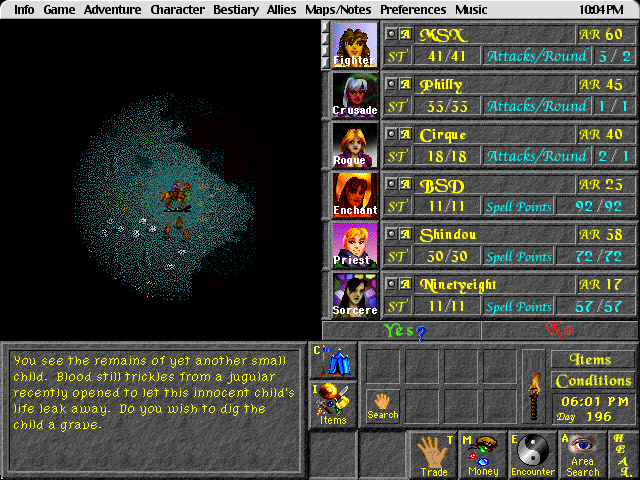The height and width of the screenshot is (480, 640).
Task: Open the Preferences menu
Action: [412, 10]
